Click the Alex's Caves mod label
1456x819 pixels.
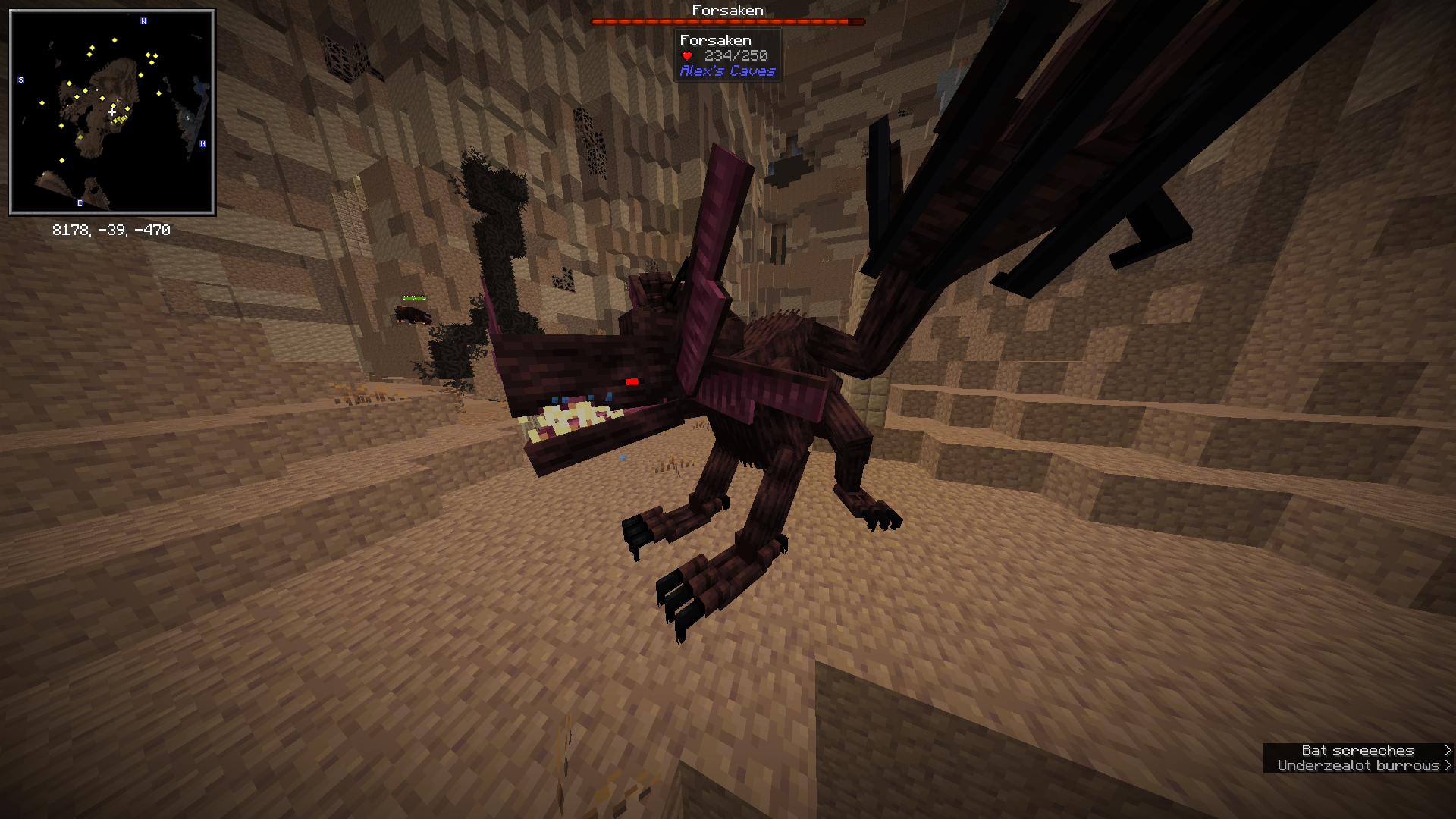726,71
